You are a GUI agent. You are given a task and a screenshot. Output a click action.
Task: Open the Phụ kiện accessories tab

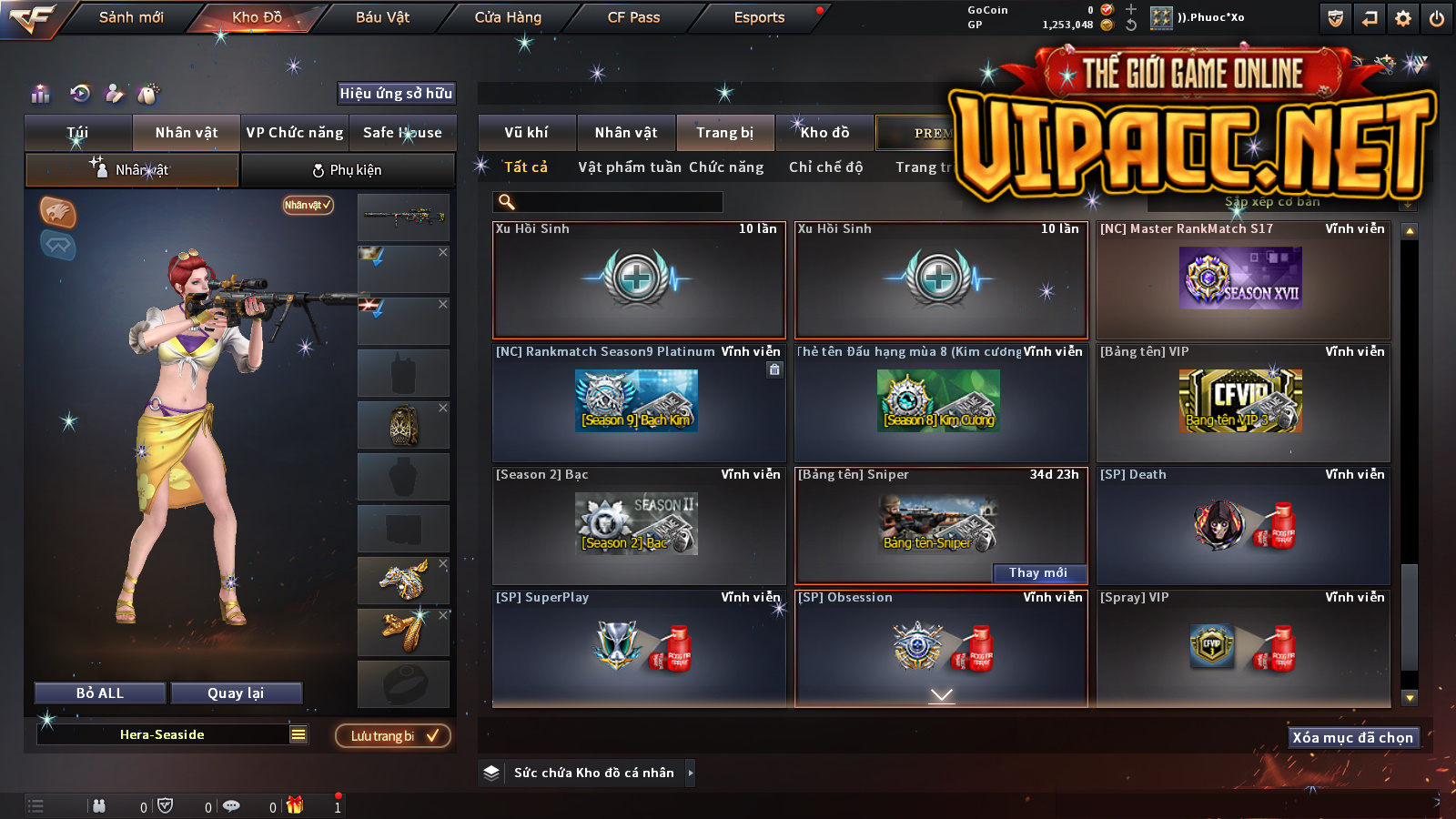coord(347,170)
